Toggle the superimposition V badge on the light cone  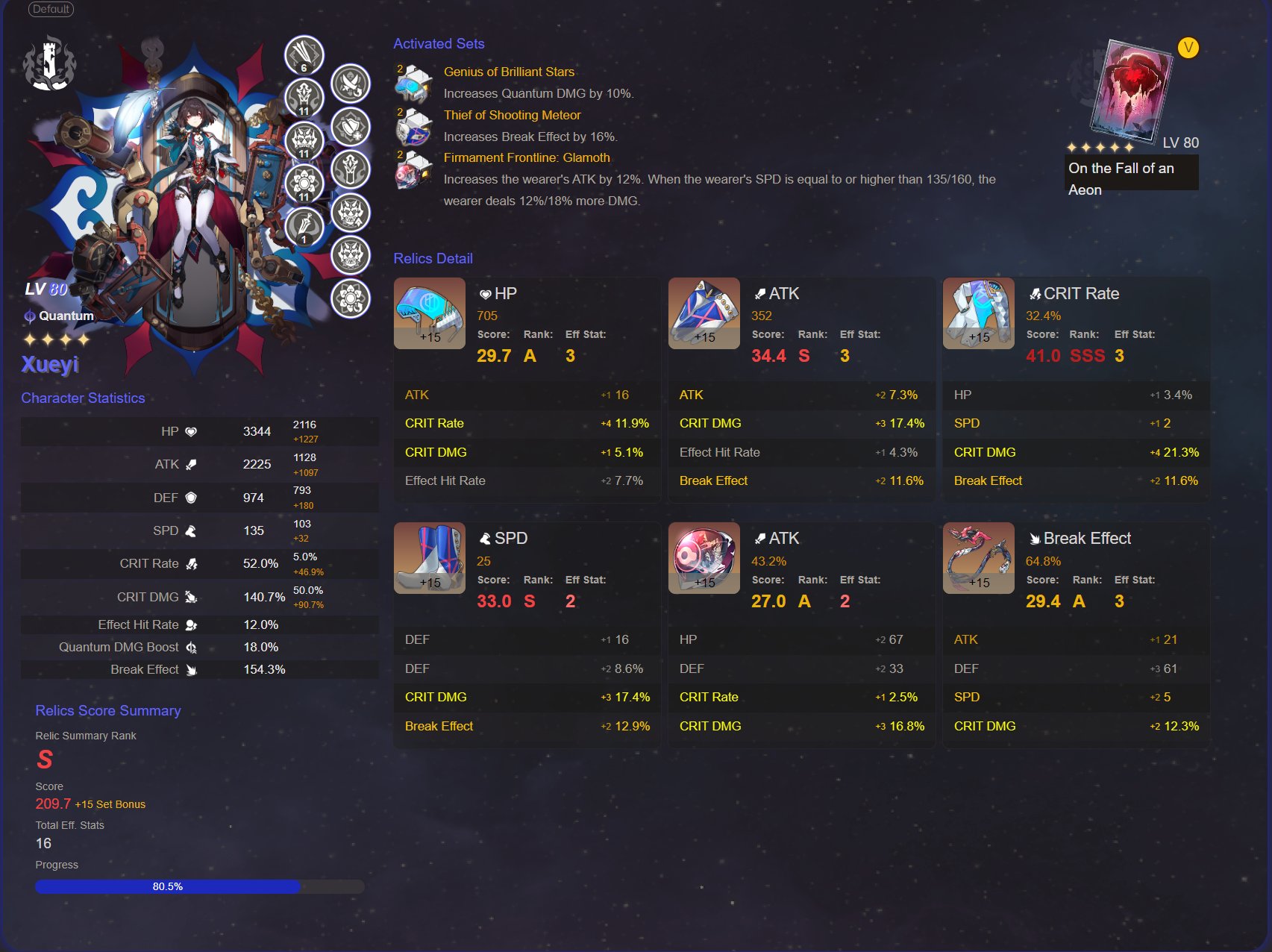tap(1188, 48)
